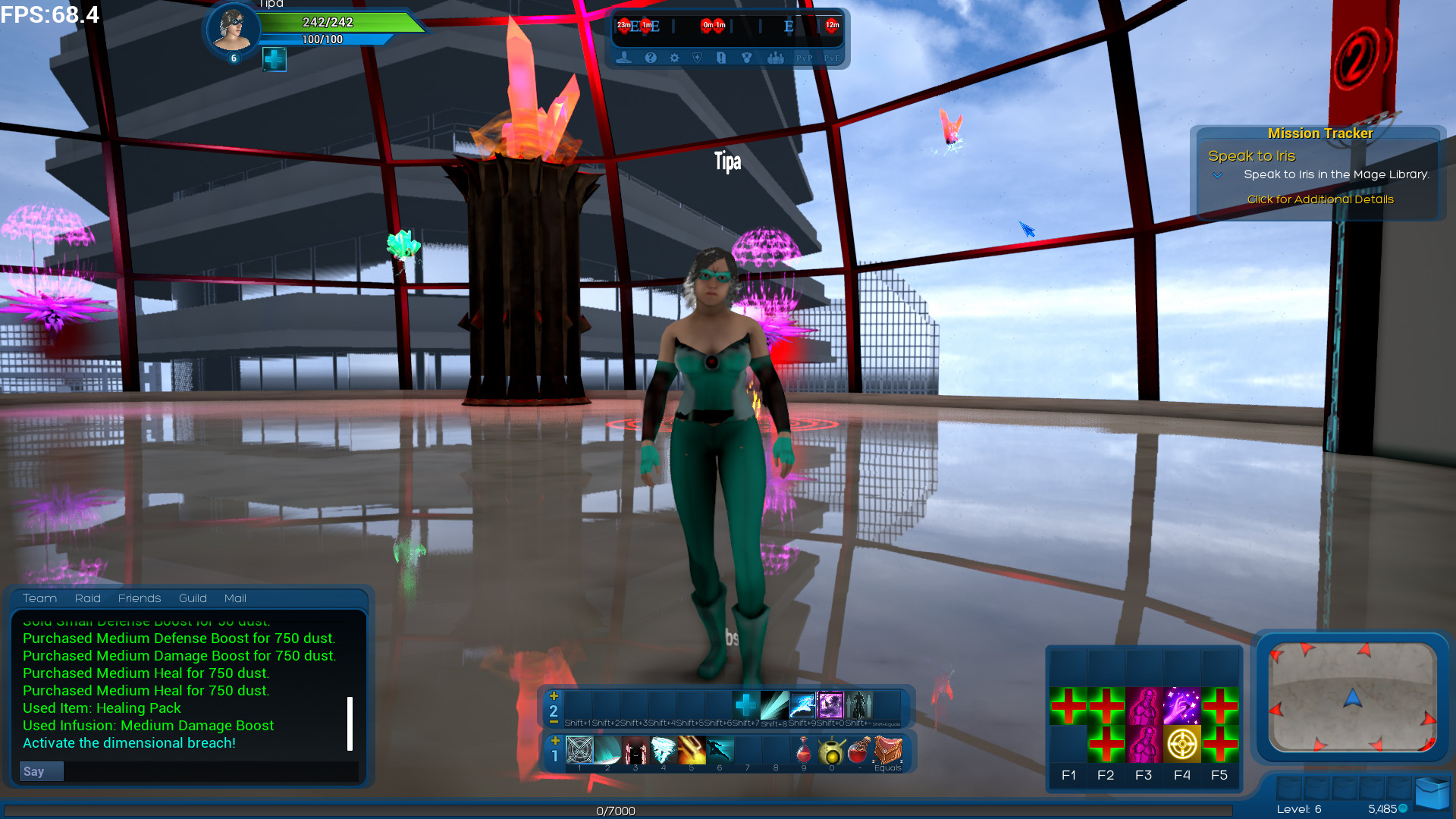Use the golden crosshair target infusion
This screenshot has height=819, width=1456.
[x=1181, y=744]
